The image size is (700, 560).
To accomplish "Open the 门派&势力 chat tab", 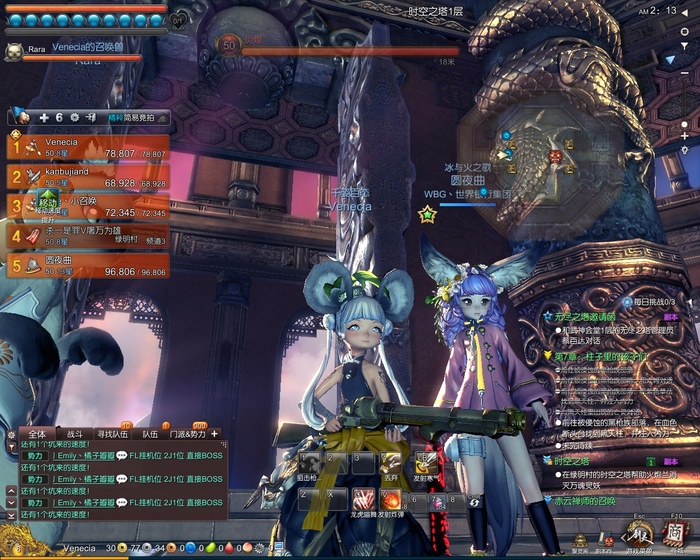I will [186, 434].
